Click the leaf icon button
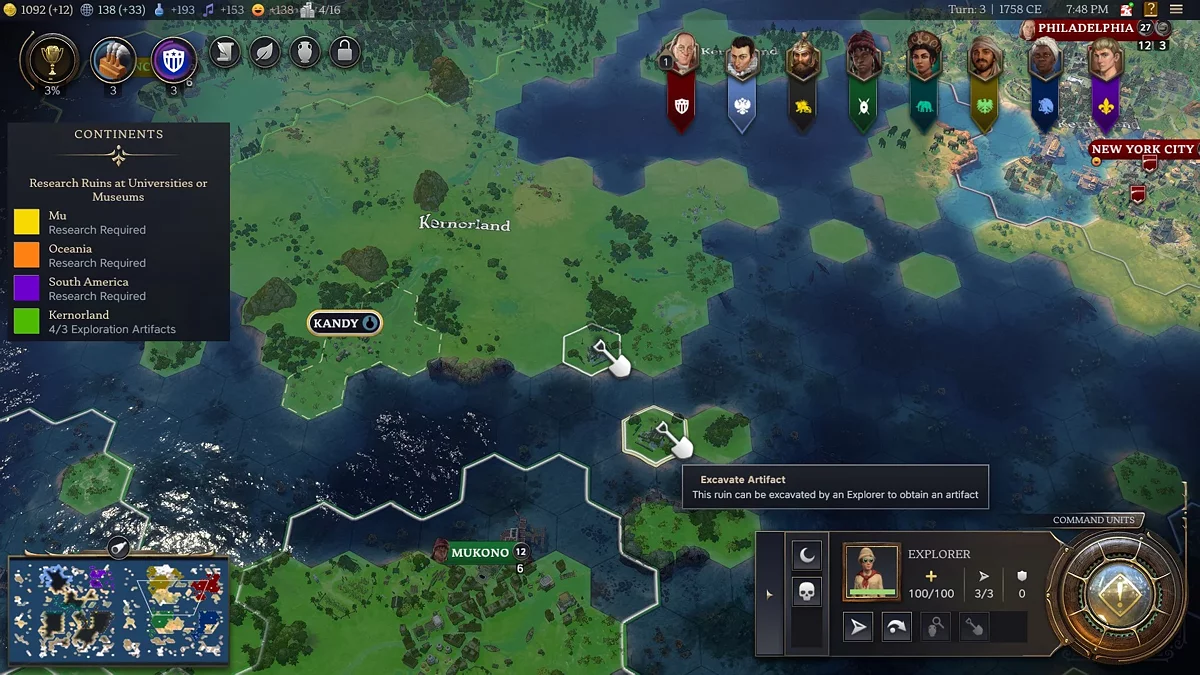1200x675 pixels. (x=265, y=51)
